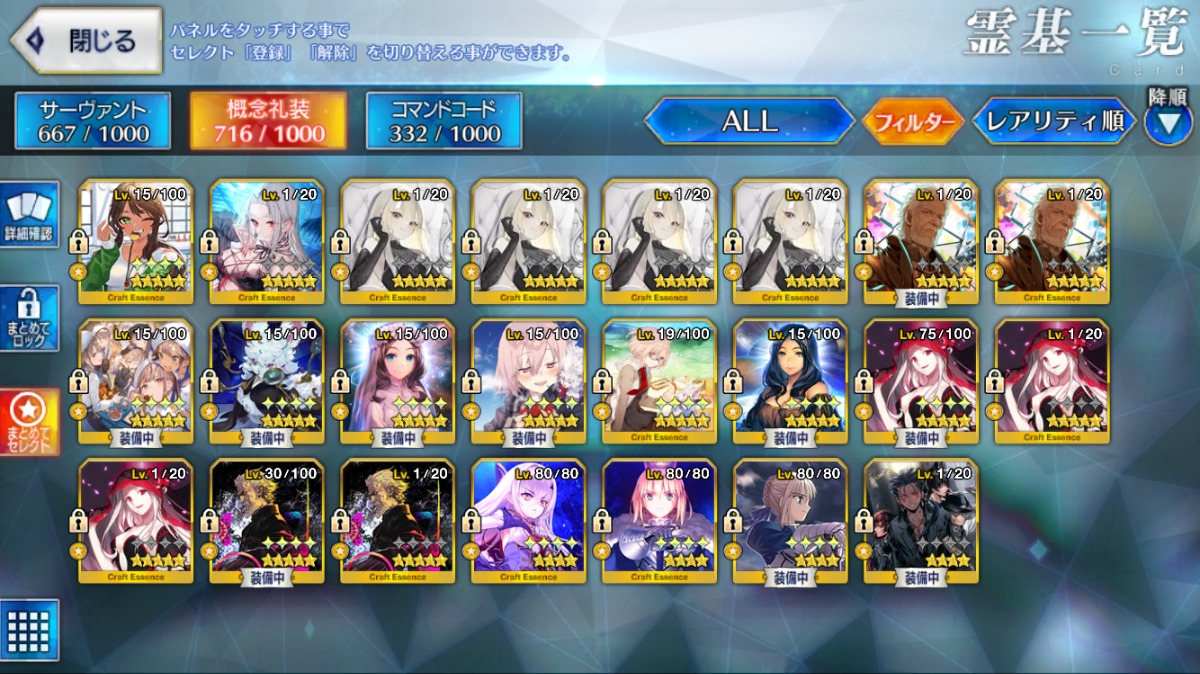Select the Lv.19/100 craft essence card
Image resolution: width=1200 pixels, height=674 pixels.
(x=659, y=380)
